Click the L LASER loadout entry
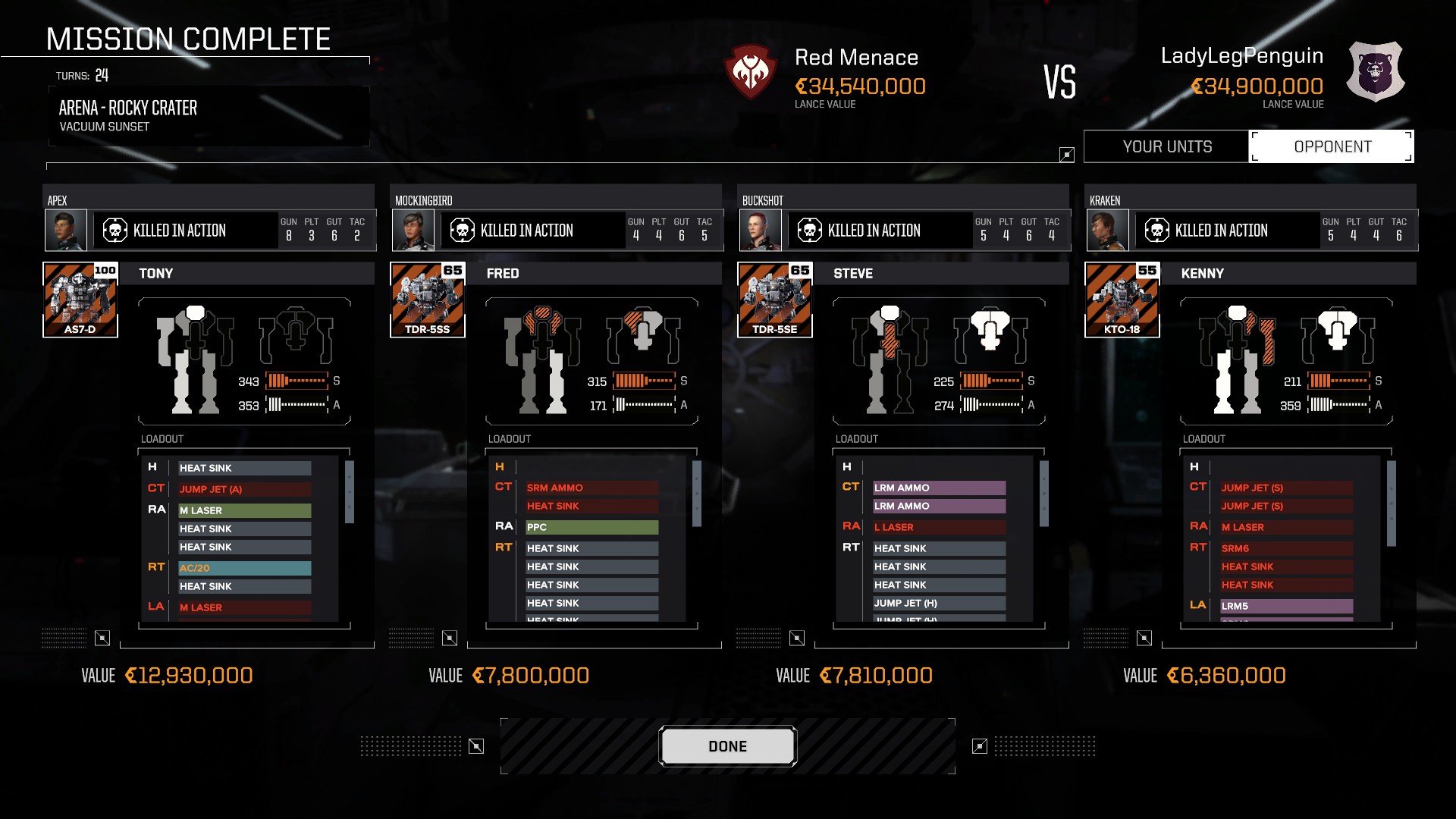Viewport: 1456px width, 819px height. 939,527
